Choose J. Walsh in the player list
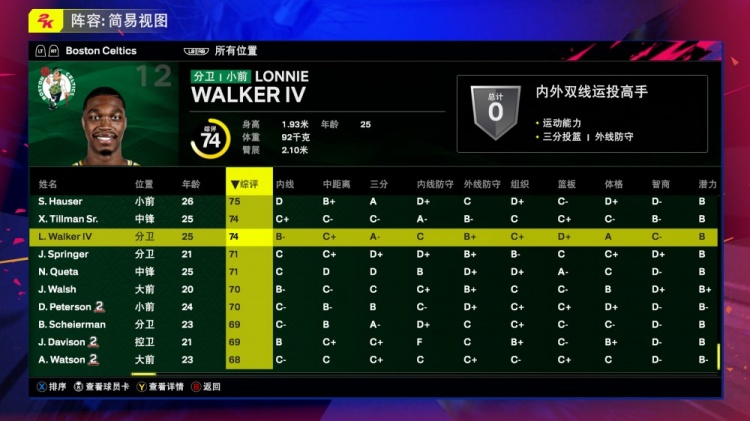Screen dimensions: 750x421 pos(57,289)
